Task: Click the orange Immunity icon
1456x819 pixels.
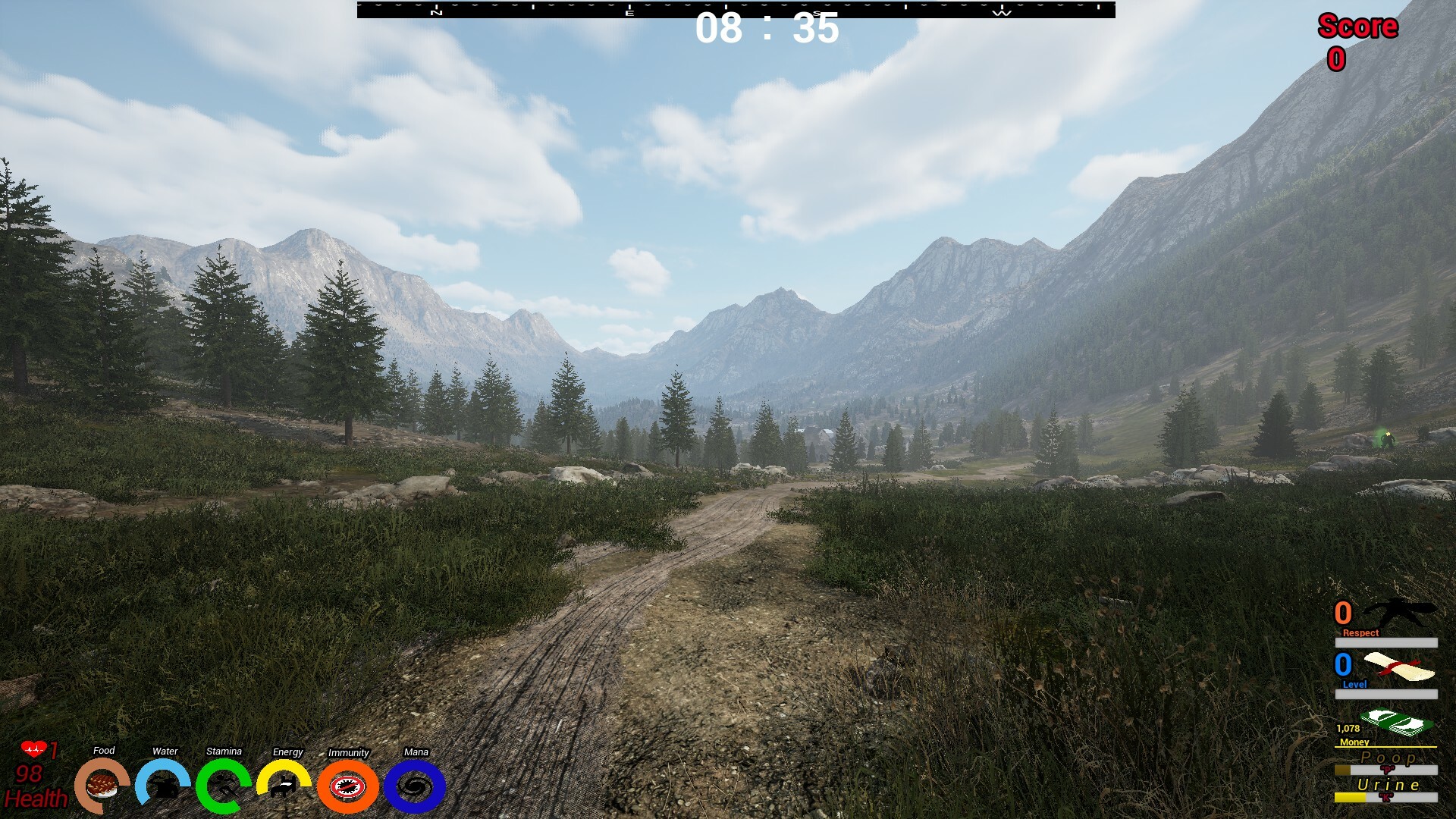Action: coord(348,786)
